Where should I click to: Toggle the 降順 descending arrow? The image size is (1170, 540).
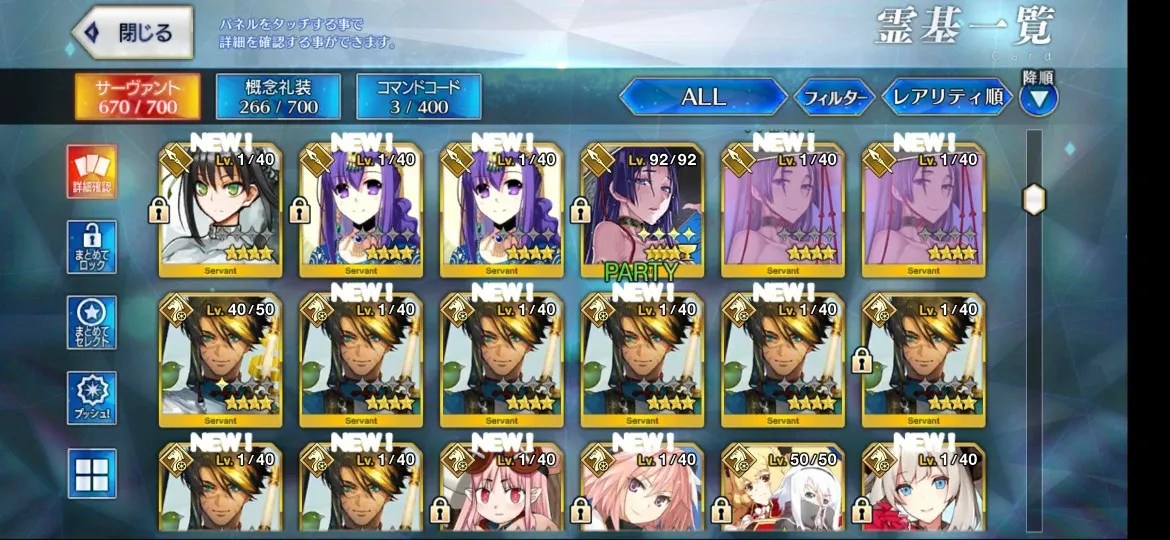(x=1038, y=98)
